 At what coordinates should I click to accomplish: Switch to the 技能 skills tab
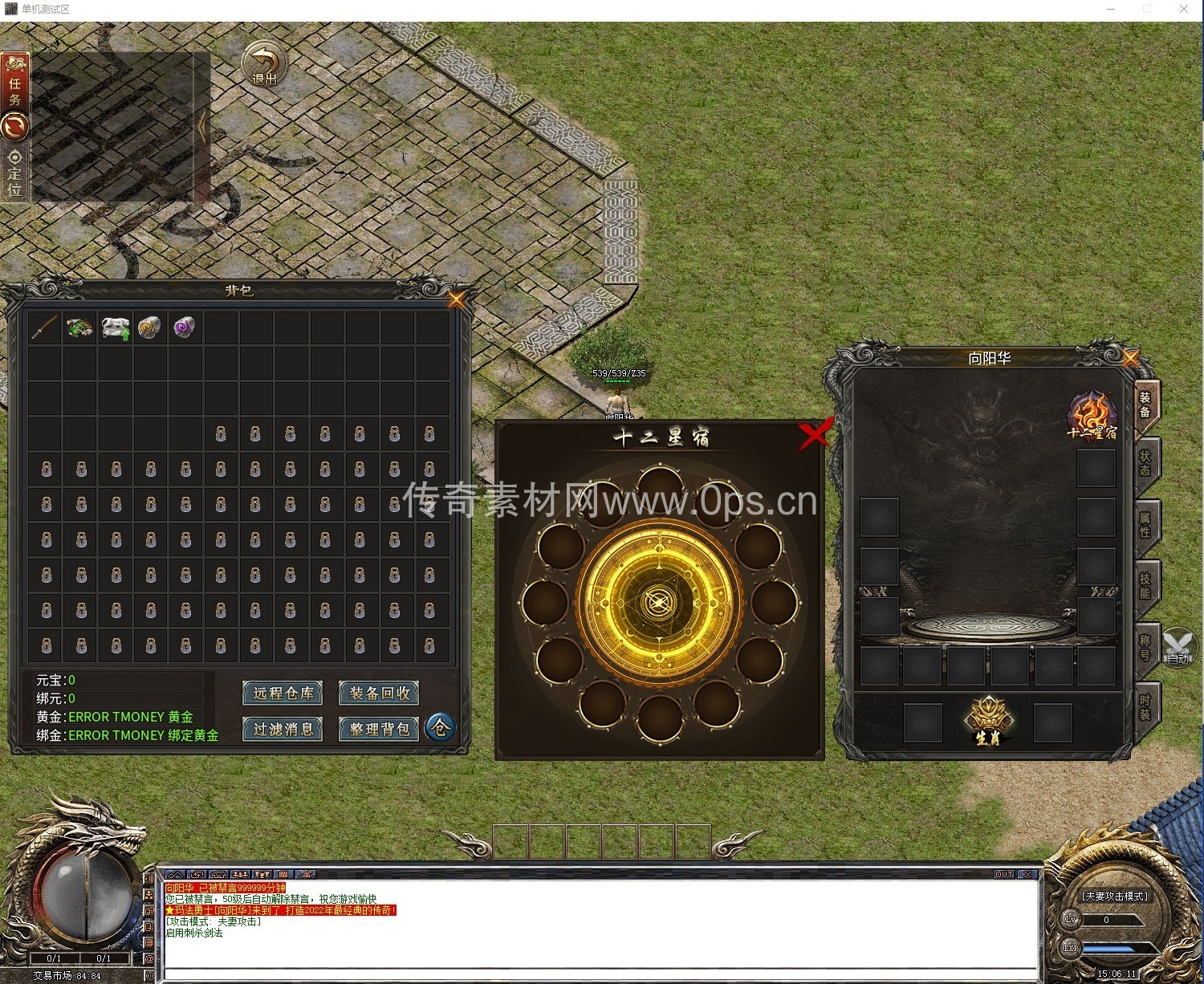tap(1145, 586)
